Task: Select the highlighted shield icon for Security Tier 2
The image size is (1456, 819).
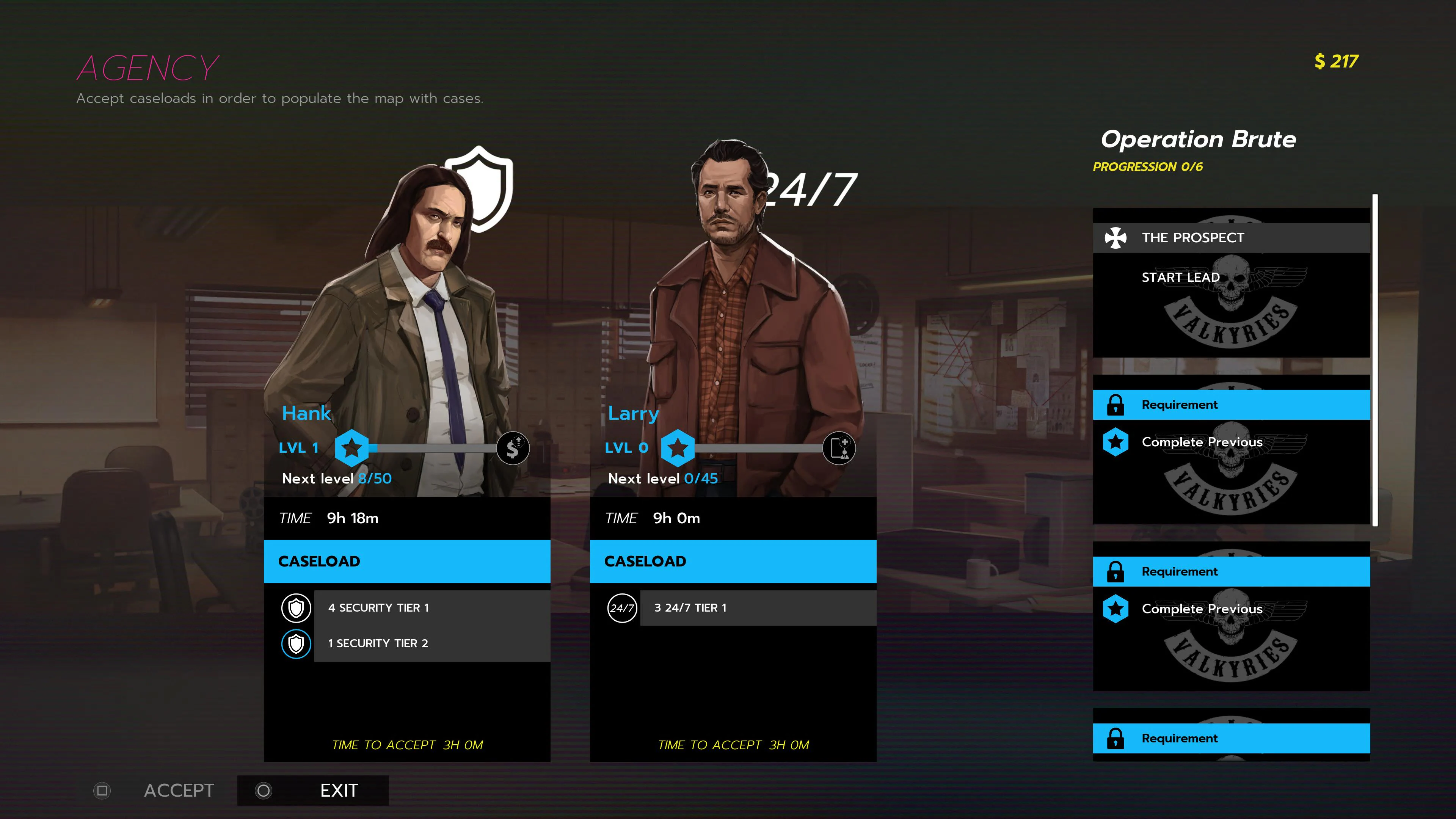Action: (x=296, y=643)
